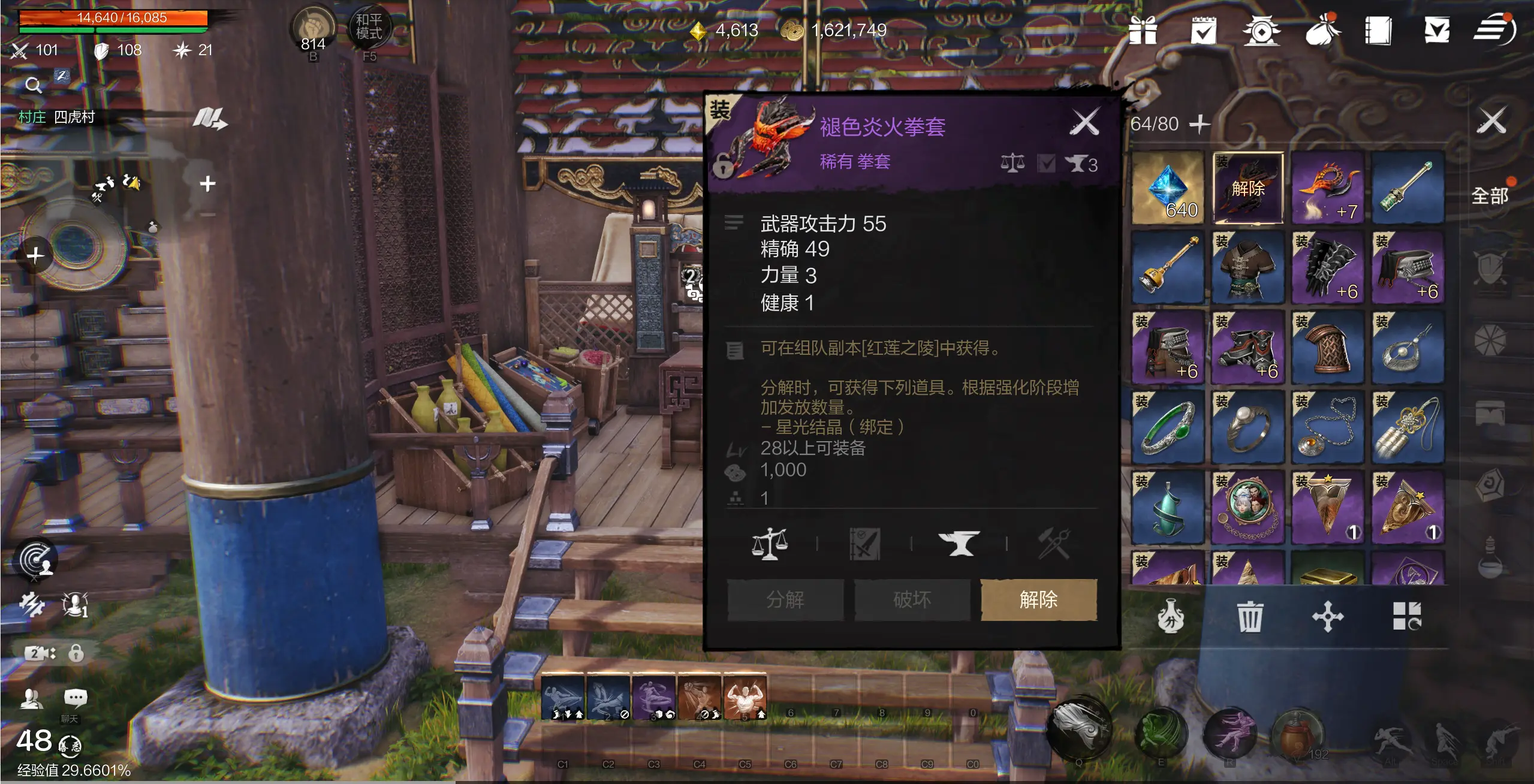Screen dimensions: 1534x784
Task: Click the 解除 unequip button
Action: 1038,599
